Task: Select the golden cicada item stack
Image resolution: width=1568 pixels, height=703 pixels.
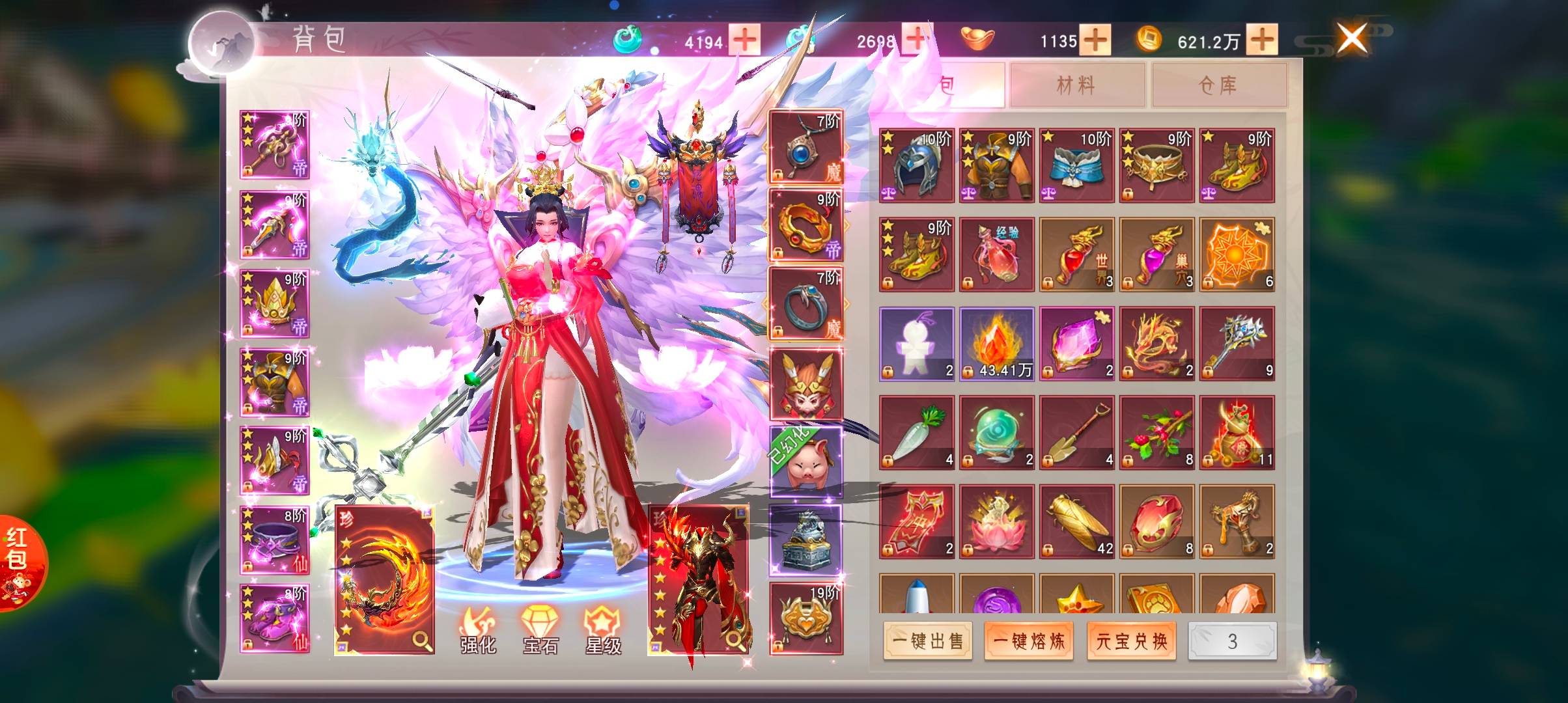Action: tap(1076, 521)
